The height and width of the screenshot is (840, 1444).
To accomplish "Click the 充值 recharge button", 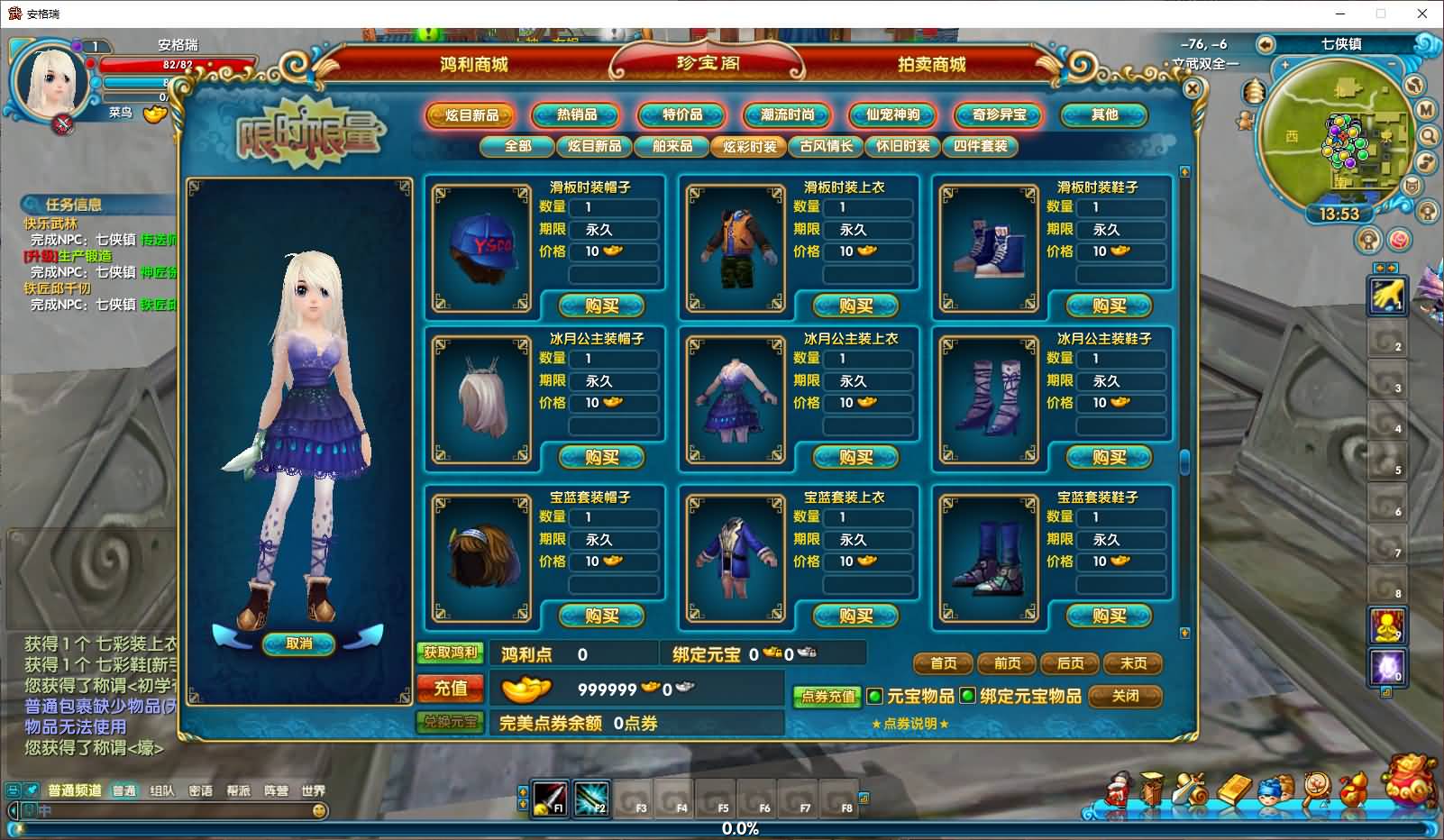I will 451,689.
